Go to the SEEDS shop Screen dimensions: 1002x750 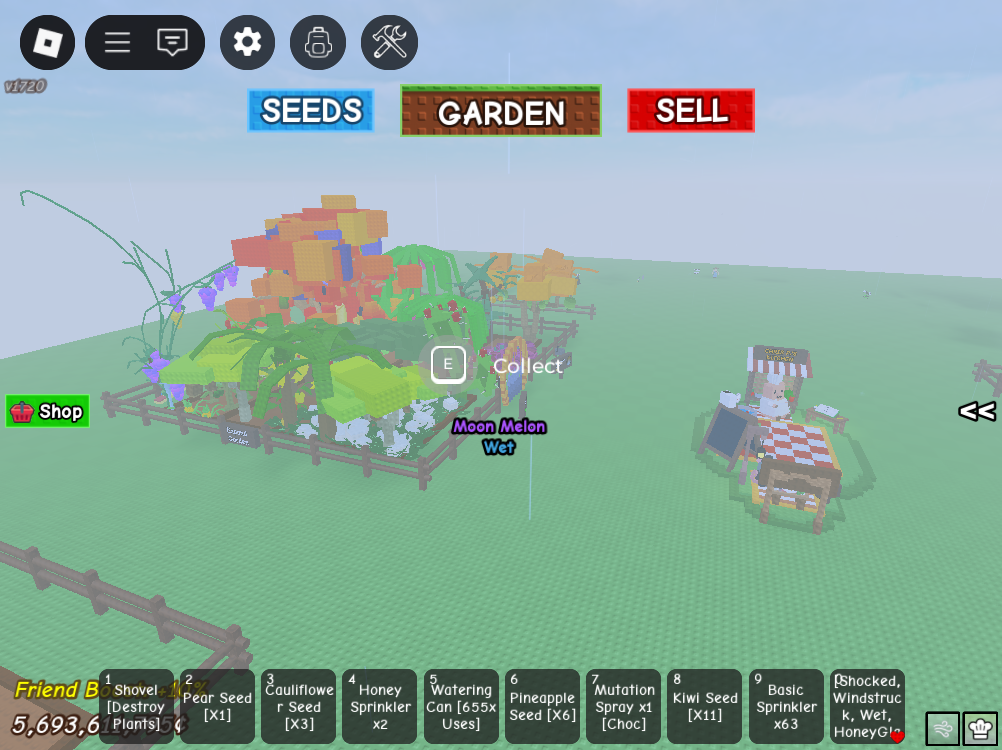point(311,111)
